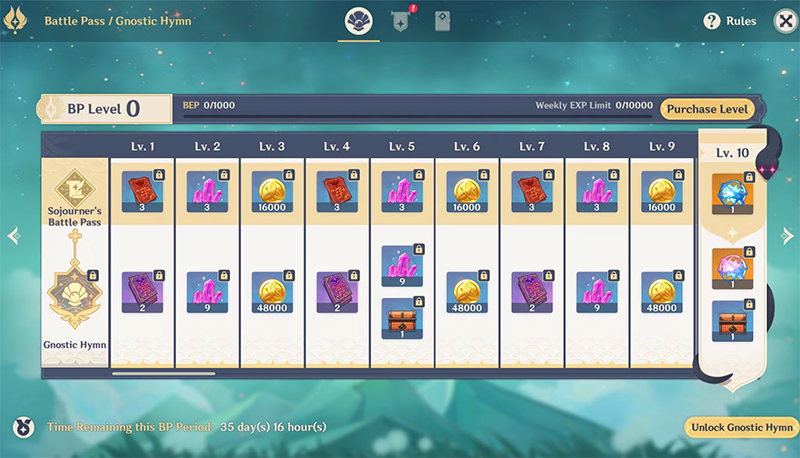Choose the Lv. 10 Gnostic treasure chest reward
Viewport: 800px width, 458px height.
pos(733,321)
